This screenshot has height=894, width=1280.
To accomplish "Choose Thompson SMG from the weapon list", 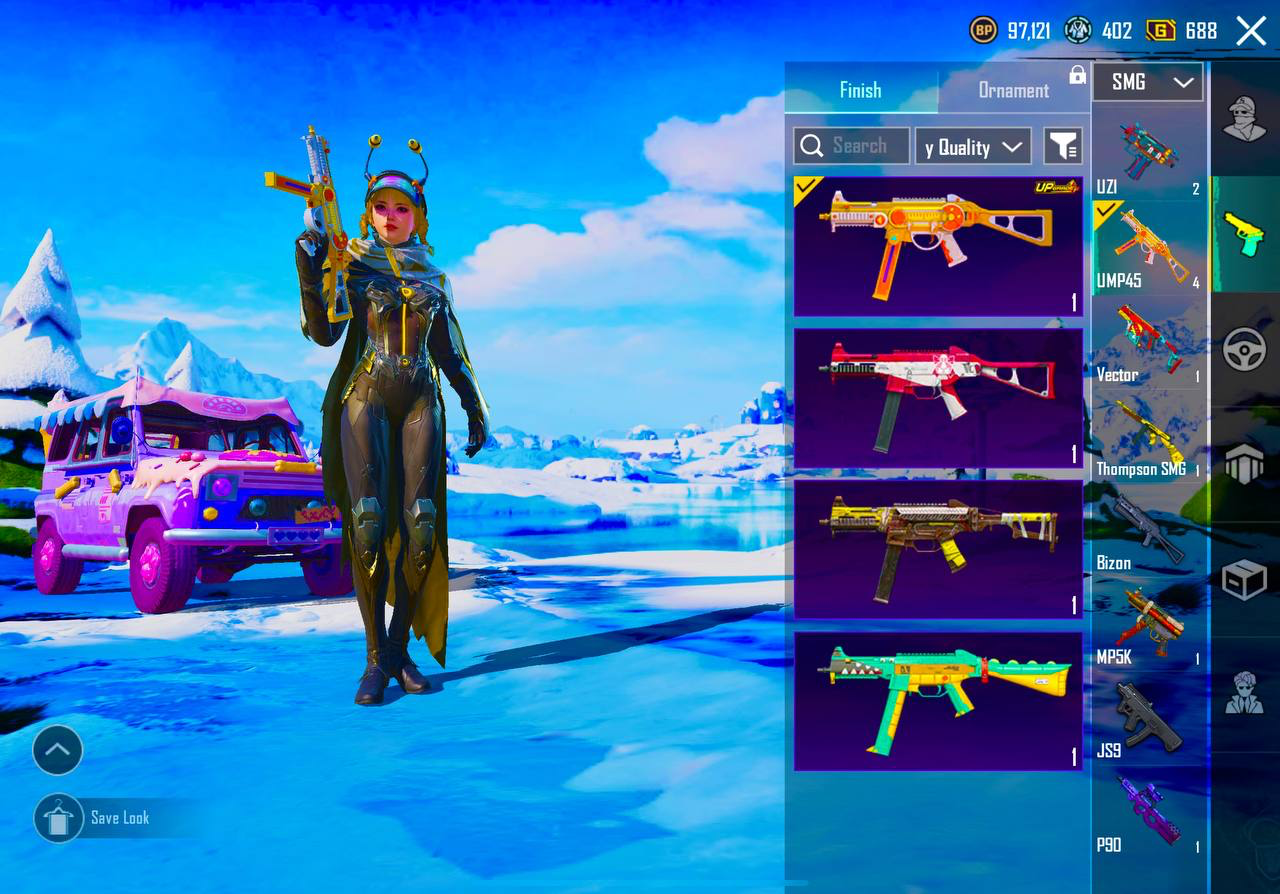I will [x=1148, y=436].
